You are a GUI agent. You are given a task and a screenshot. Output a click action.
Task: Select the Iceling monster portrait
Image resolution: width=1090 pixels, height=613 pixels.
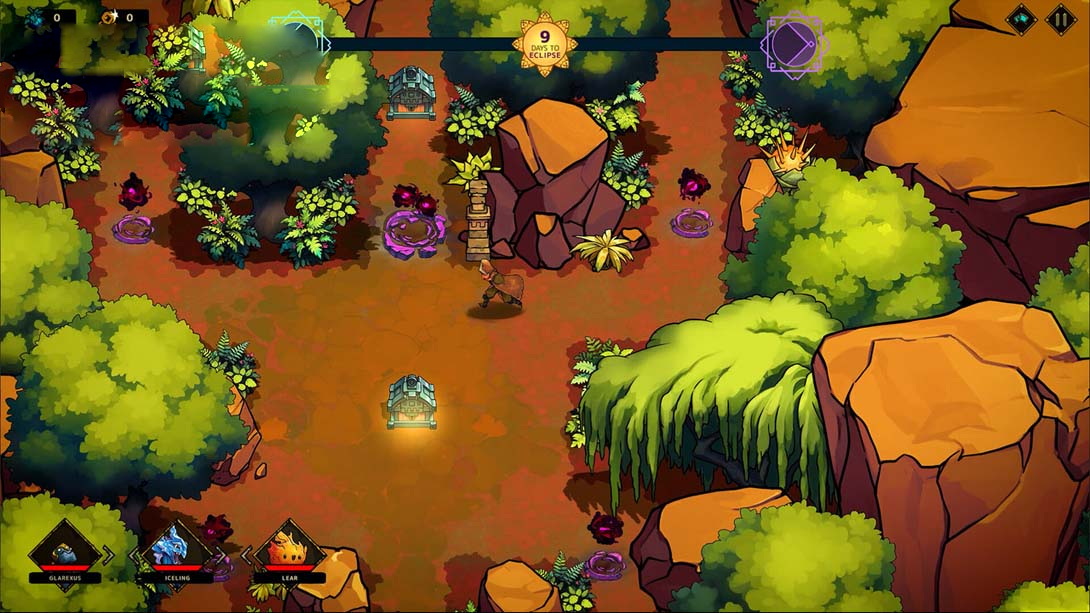coord(176,549)
